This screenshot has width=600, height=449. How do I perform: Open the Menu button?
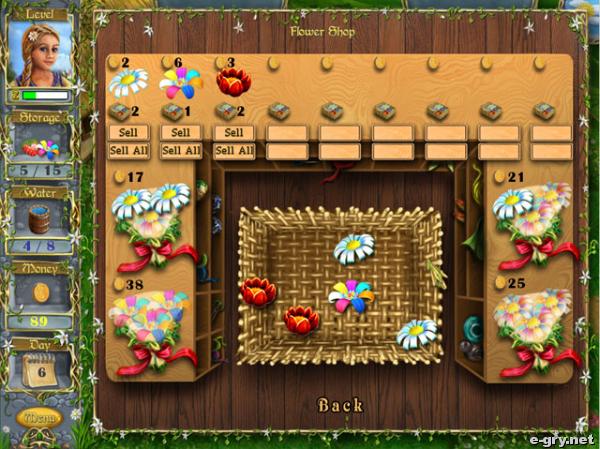(41, 416)
